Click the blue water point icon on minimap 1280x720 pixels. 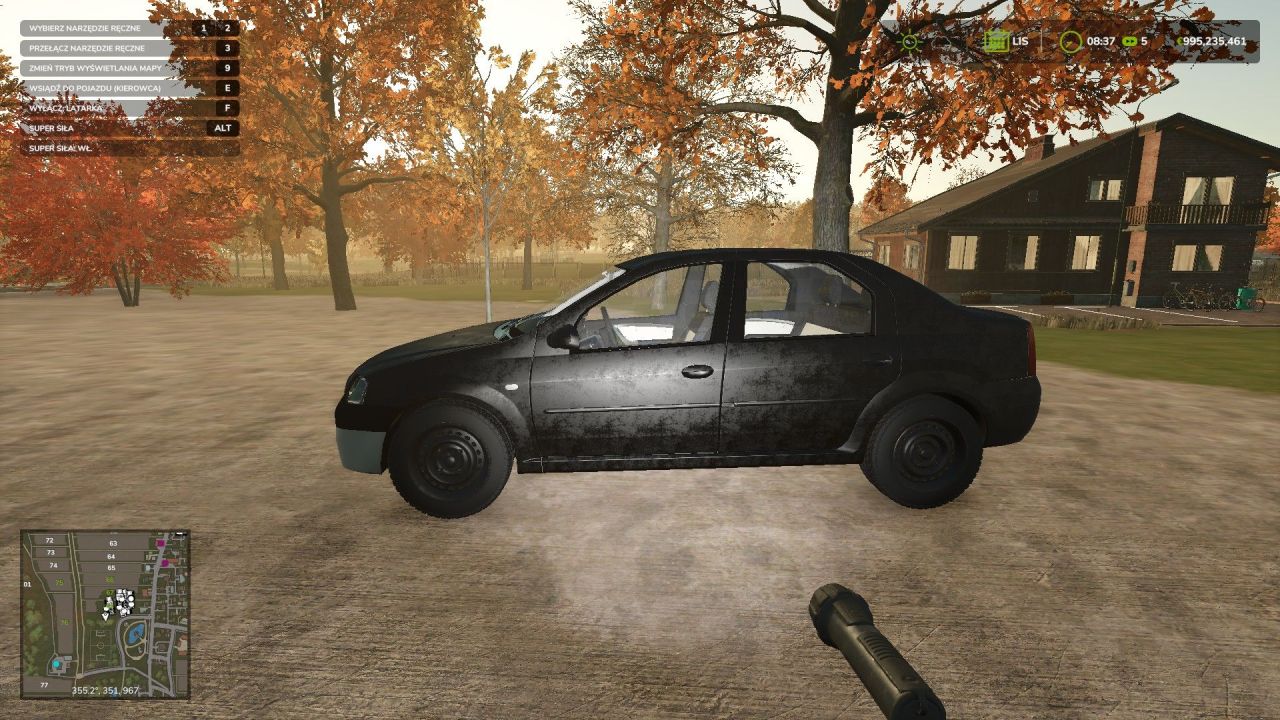[56, 664]
